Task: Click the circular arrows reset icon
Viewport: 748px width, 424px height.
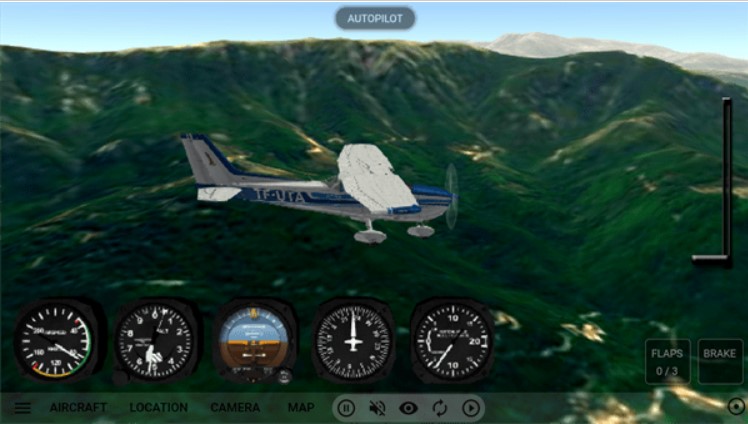Action: (x=440, y=407)
